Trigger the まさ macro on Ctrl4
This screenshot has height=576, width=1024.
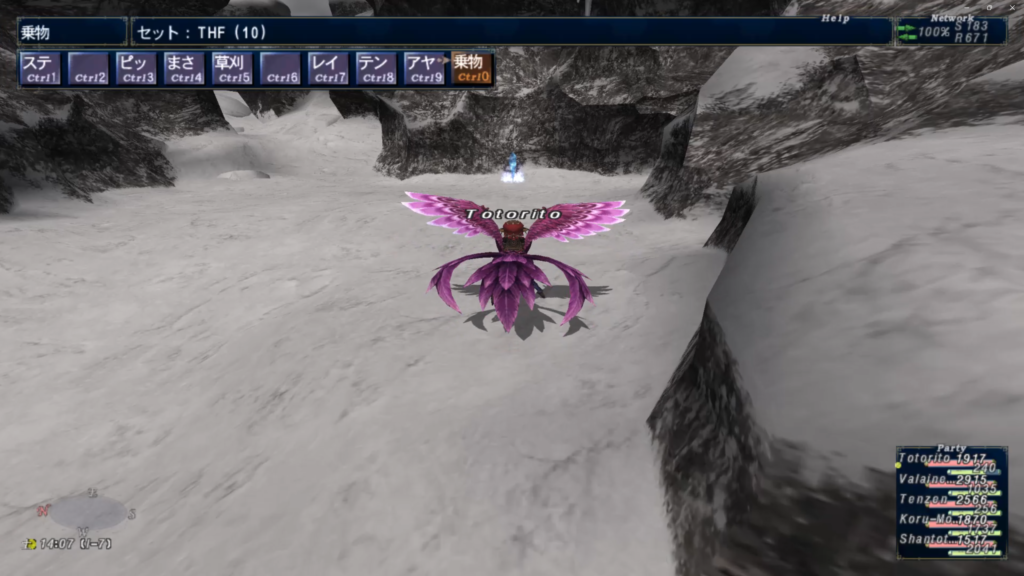point(185,68)
